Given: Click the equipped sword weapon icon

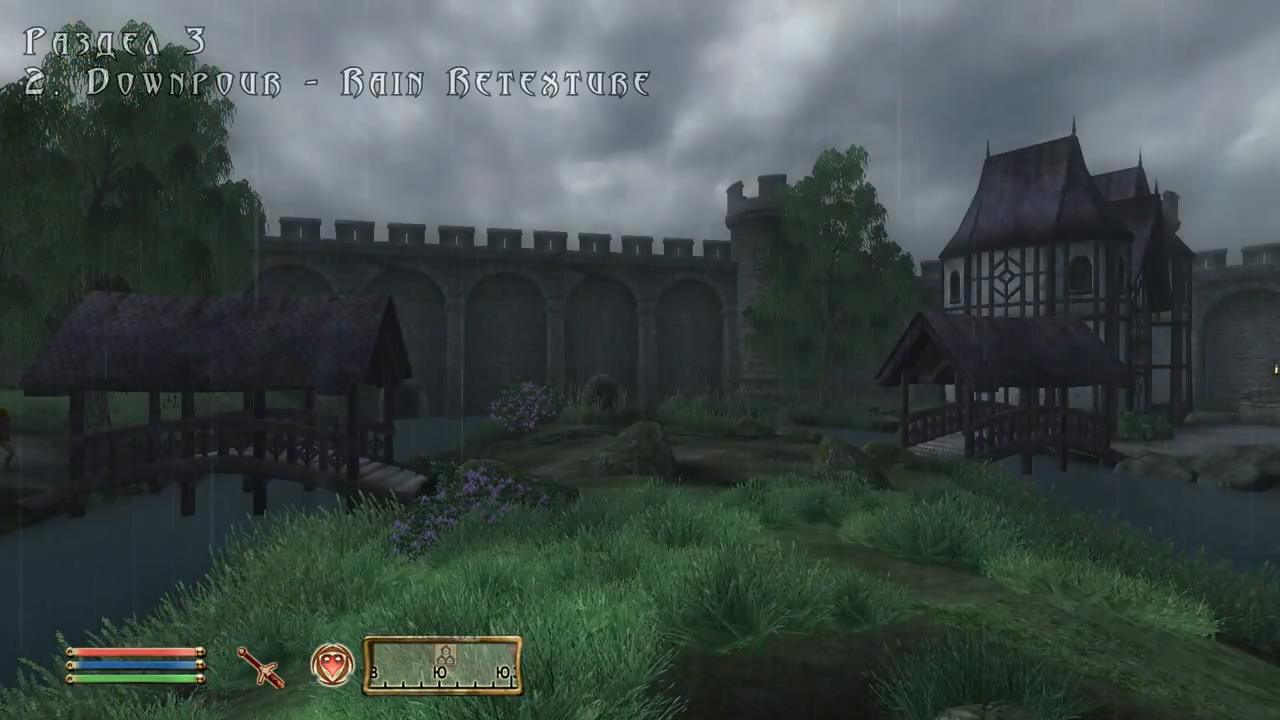Looking at the screenshot, I should pos(260,667).
